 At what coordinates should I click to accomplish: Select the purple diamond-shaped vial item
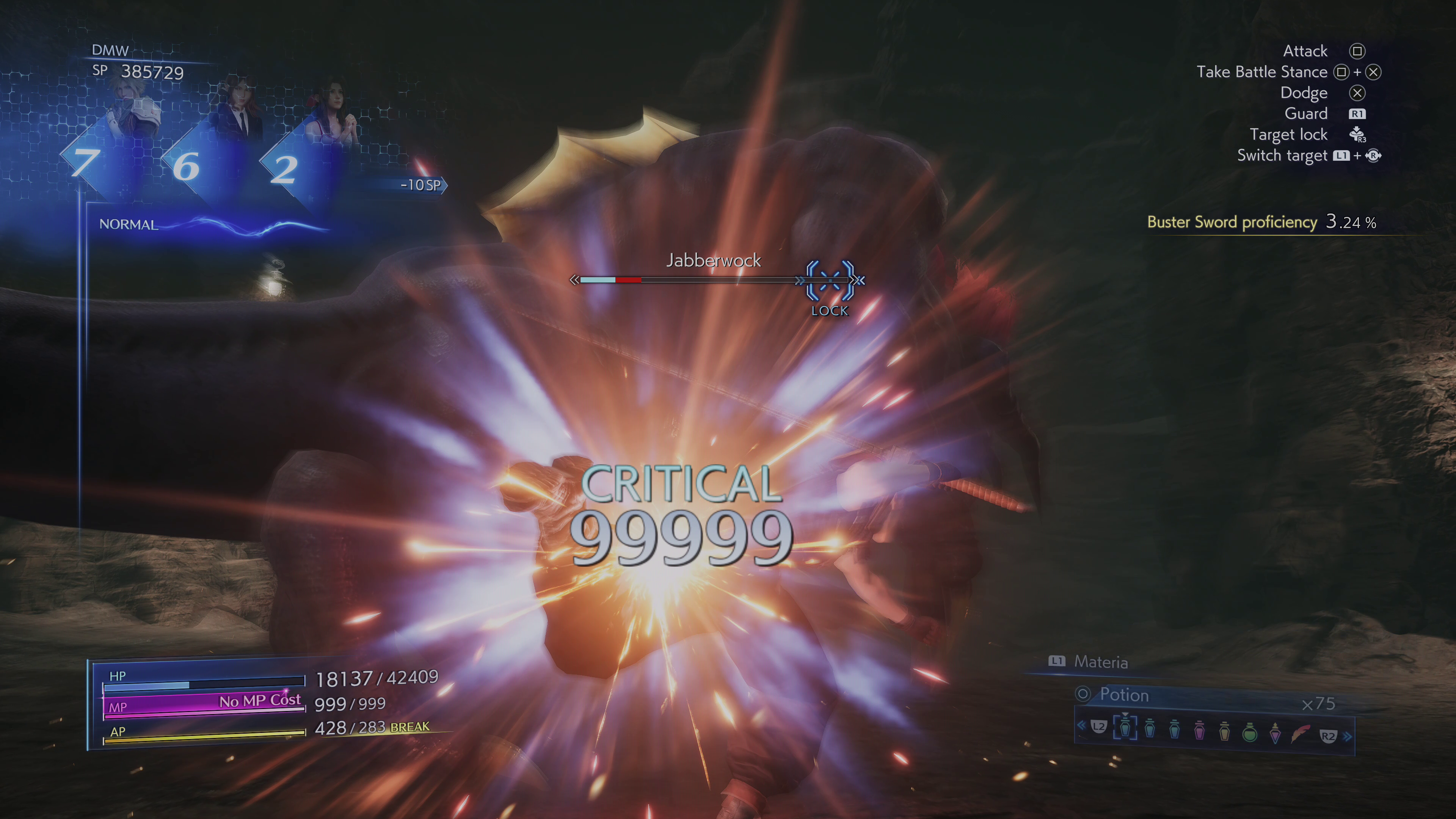1275,732
